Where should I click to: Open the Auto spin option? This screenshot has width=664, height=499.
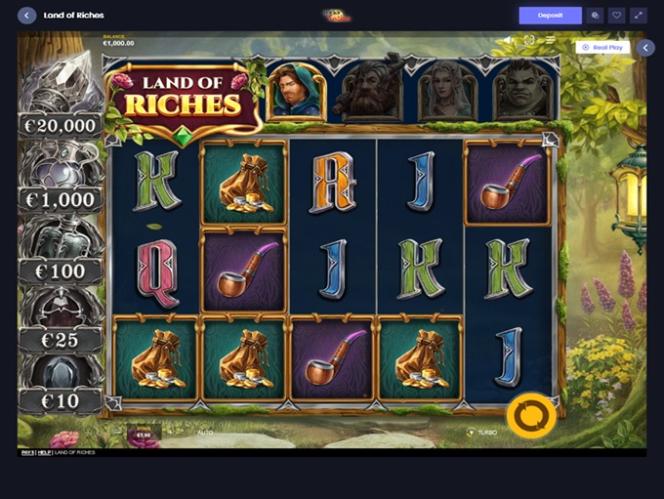(x=205, y=433)
